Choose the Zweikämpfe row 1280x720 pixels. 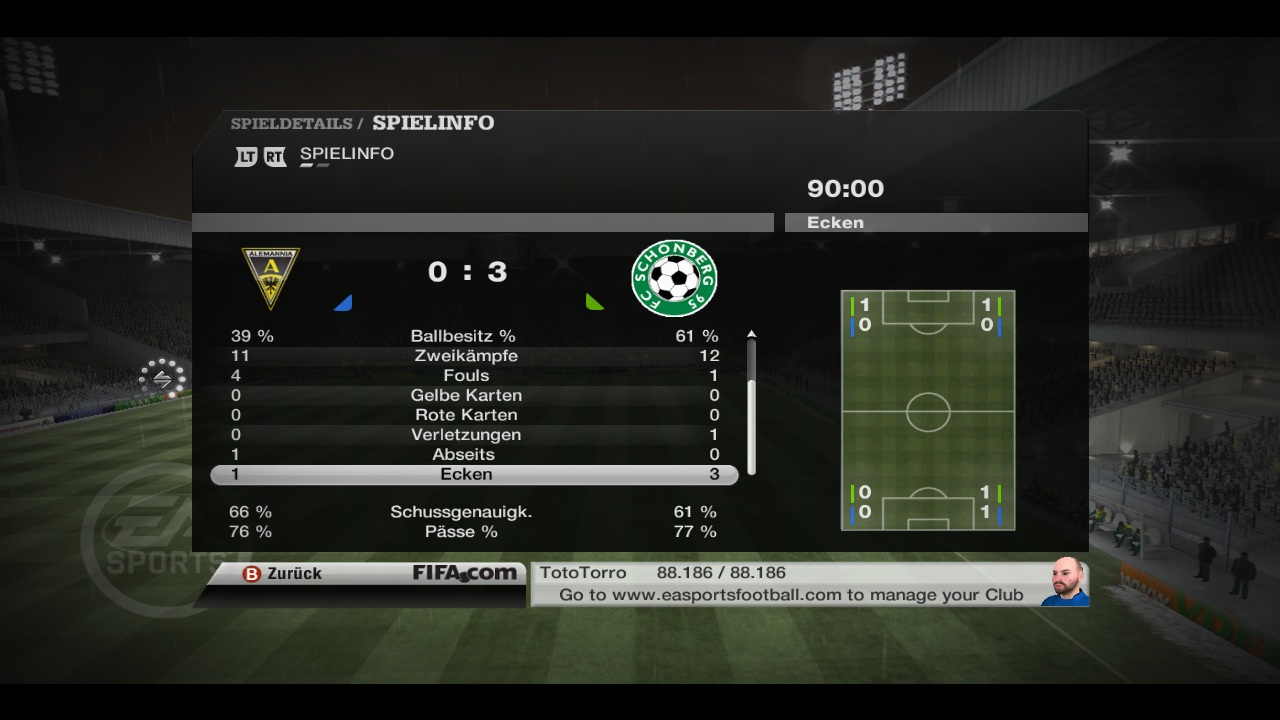(x=465, y=356)
